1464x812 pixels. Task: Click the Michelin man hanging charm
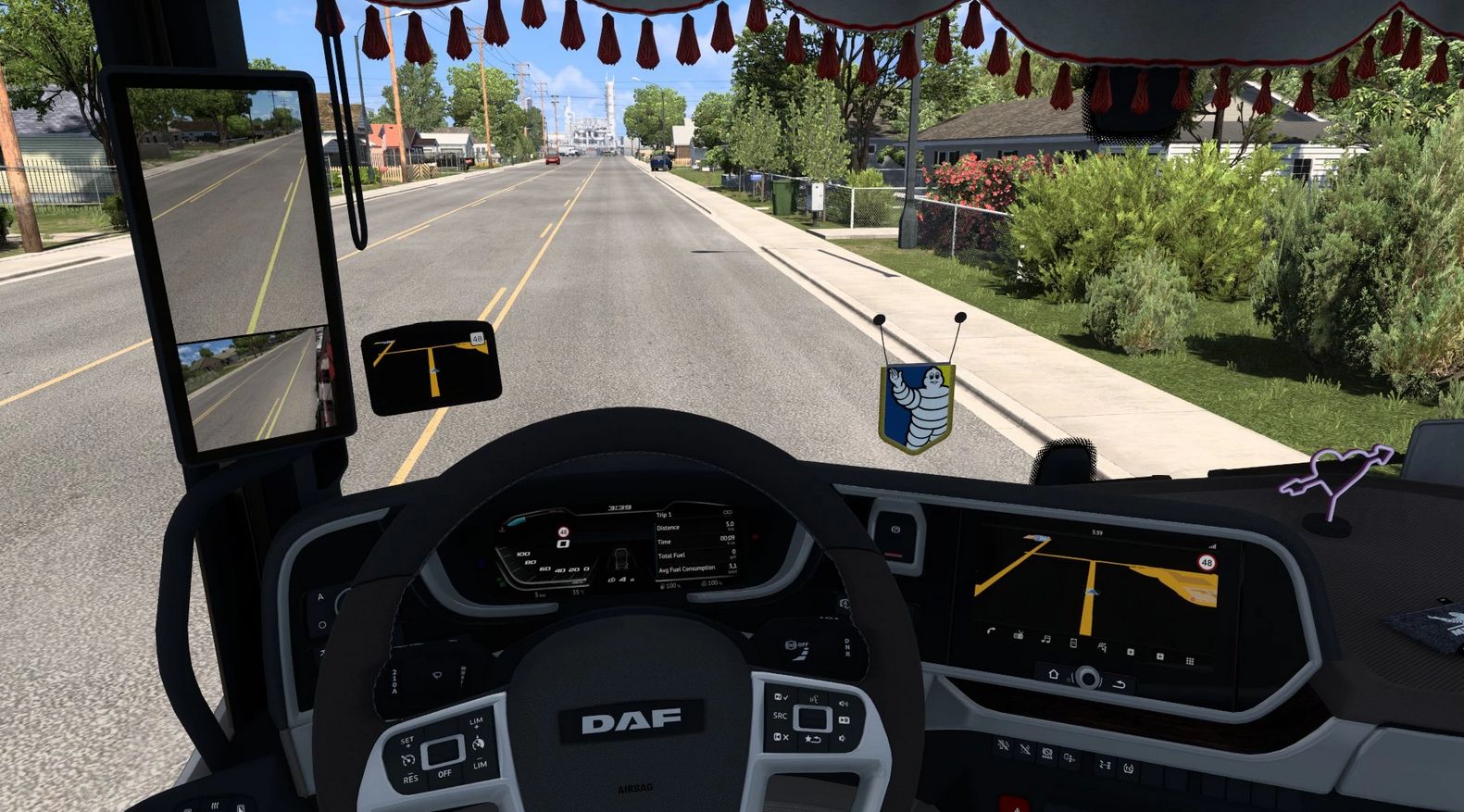coord(920,400)
